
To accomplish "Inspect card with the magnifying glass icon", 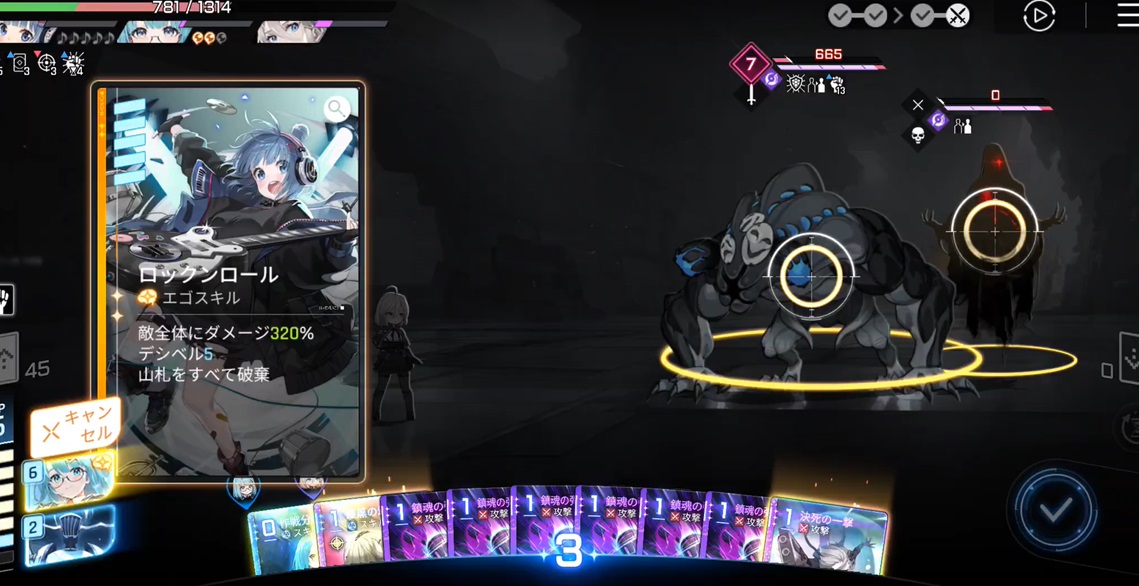I will point(337,109).
